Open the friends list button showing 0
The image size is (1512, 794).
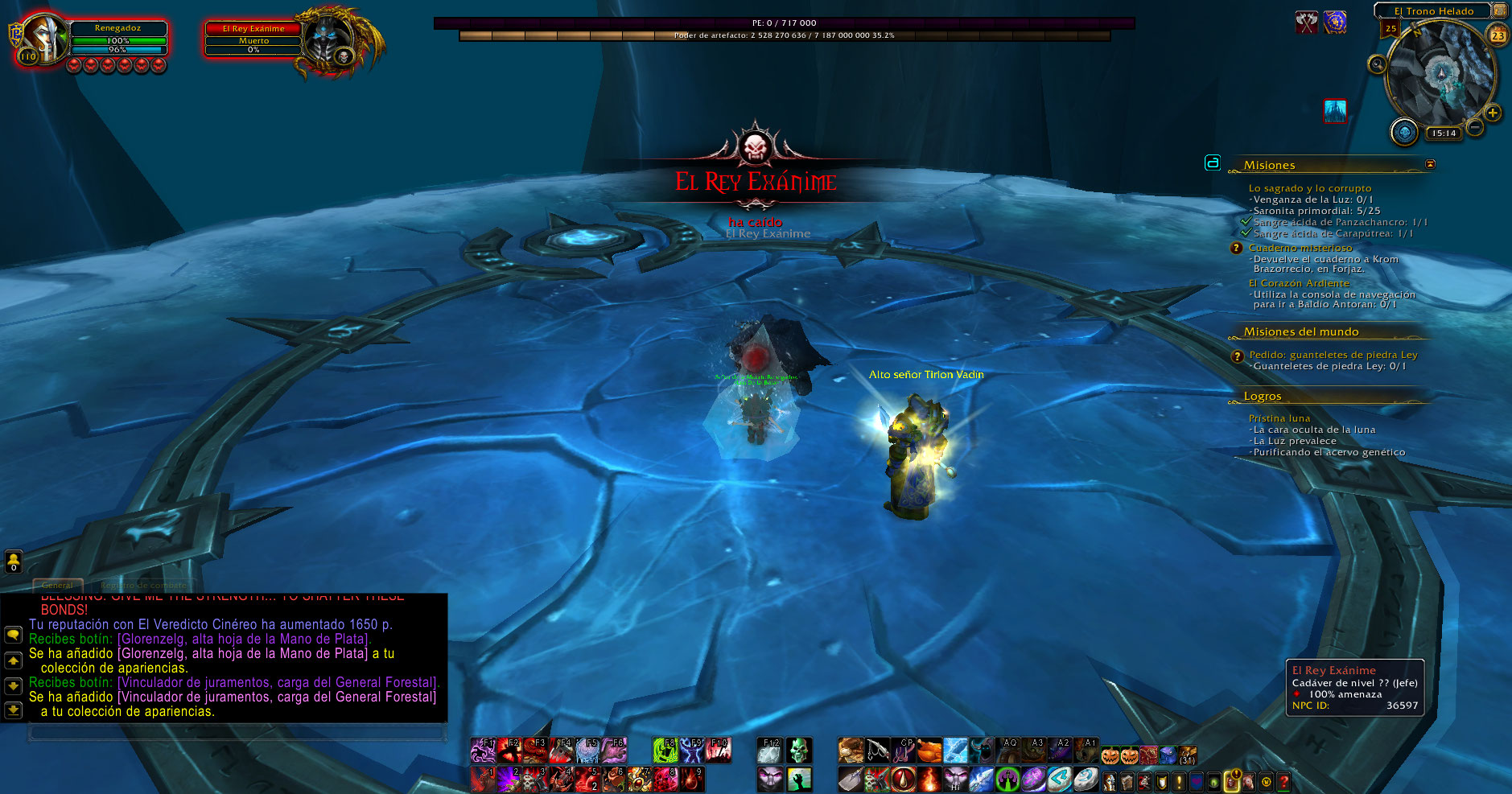tap(13, 562)
